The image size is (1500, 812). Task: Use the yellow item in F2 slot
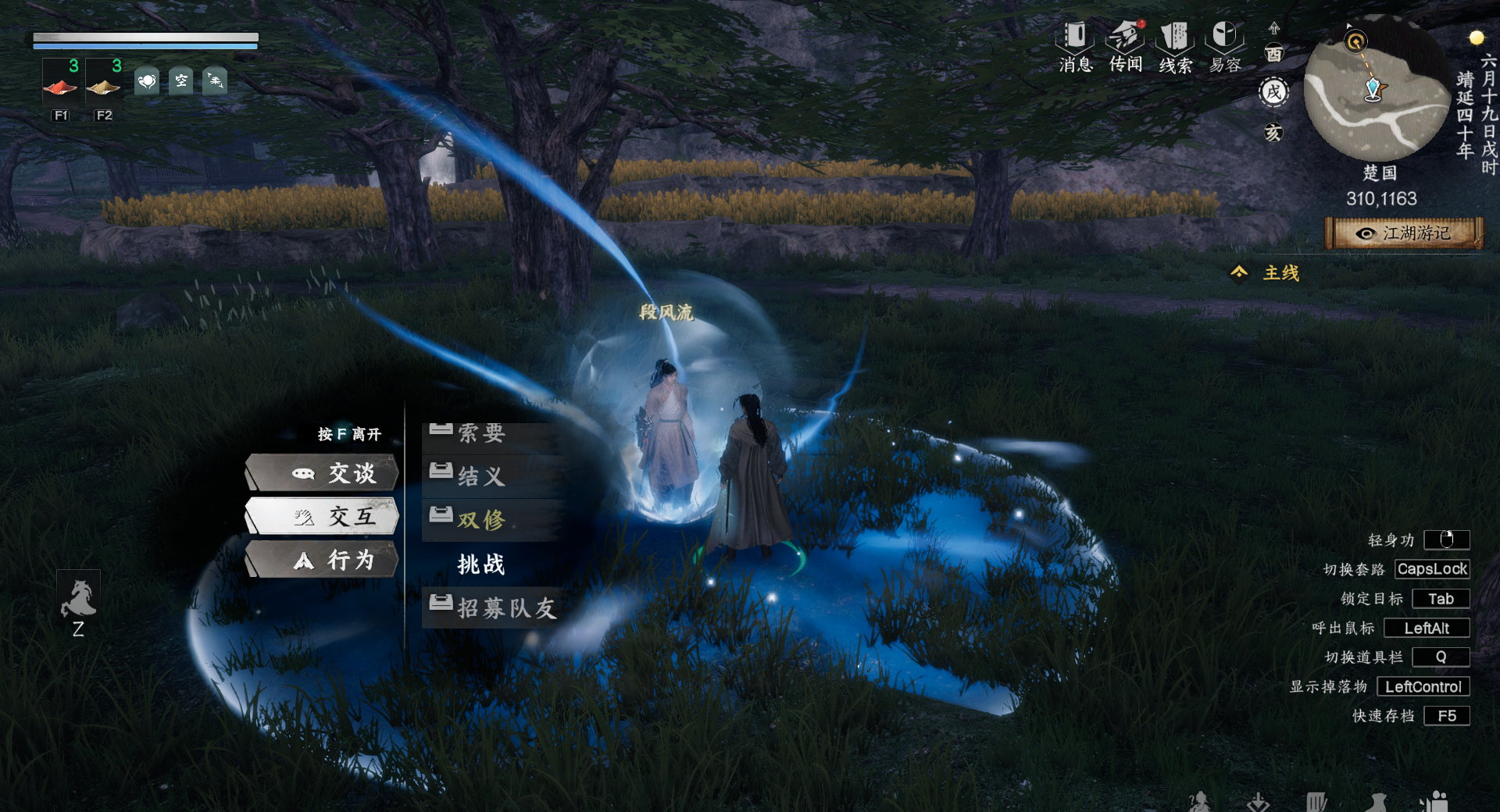(x=103, y=83)
